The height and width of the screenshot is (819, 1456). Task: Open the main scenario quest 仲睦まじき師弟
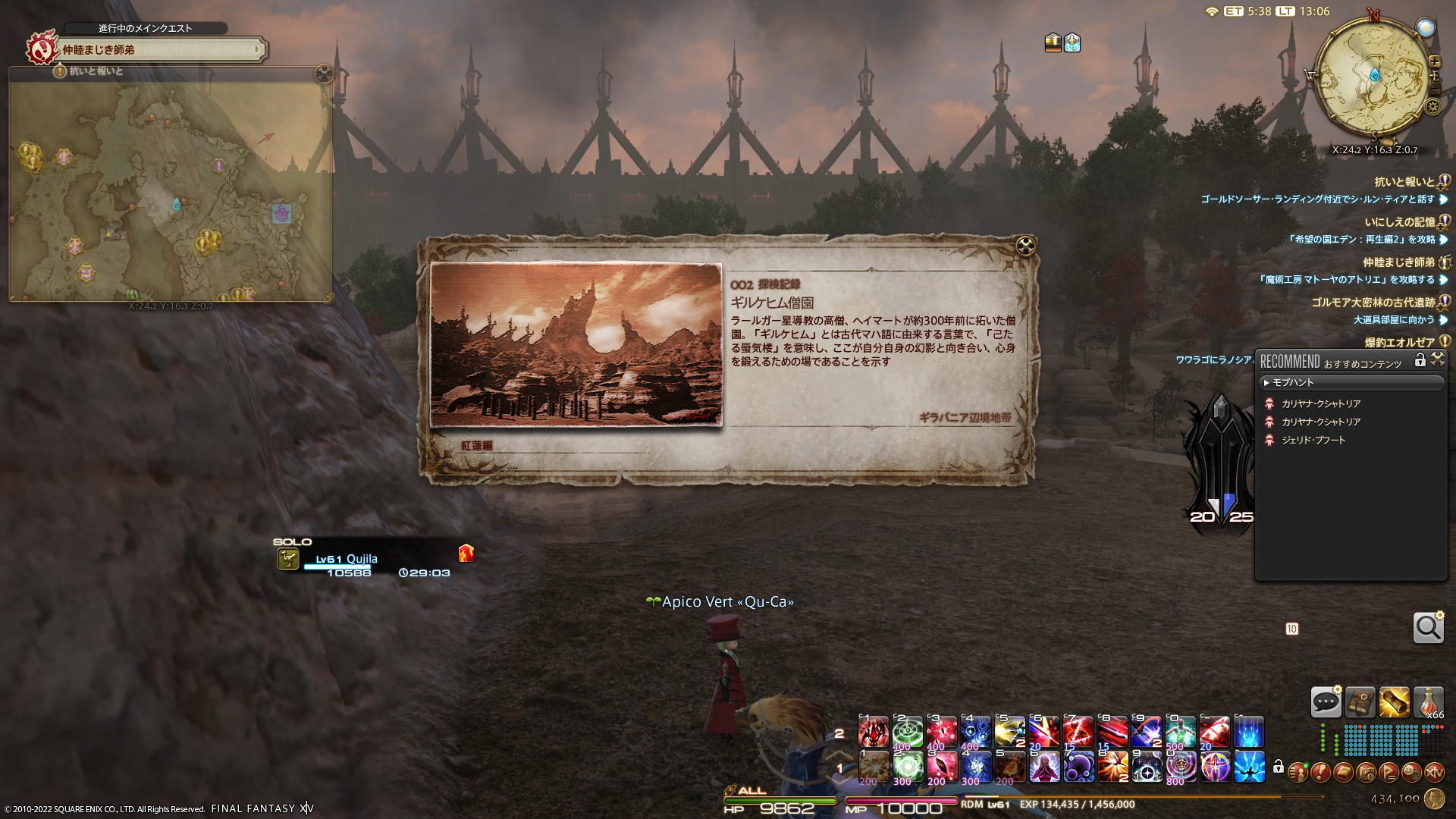[159, 50]
